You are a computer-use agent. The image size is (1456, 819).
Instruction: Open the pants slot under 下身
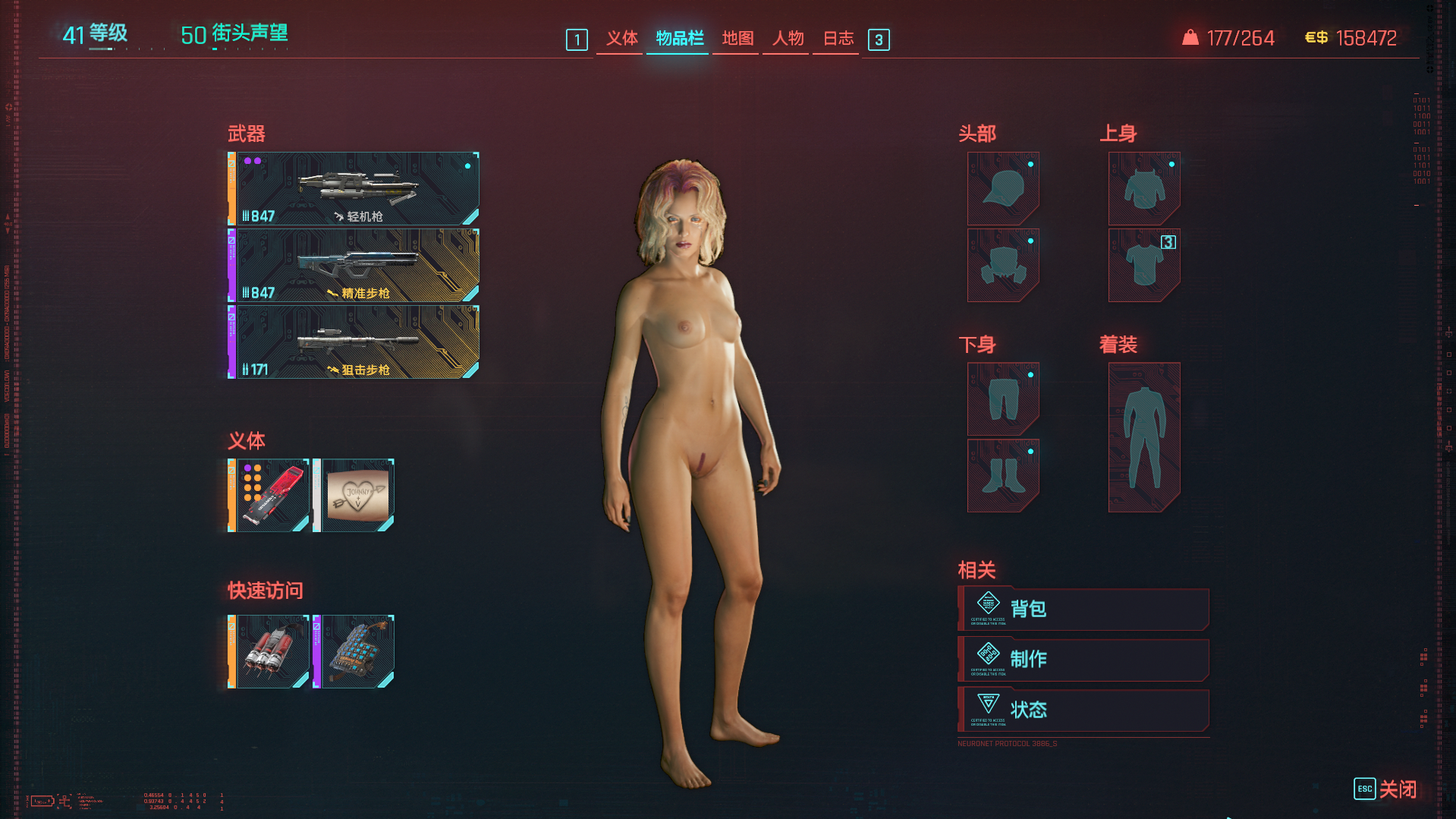point(1003,399)
